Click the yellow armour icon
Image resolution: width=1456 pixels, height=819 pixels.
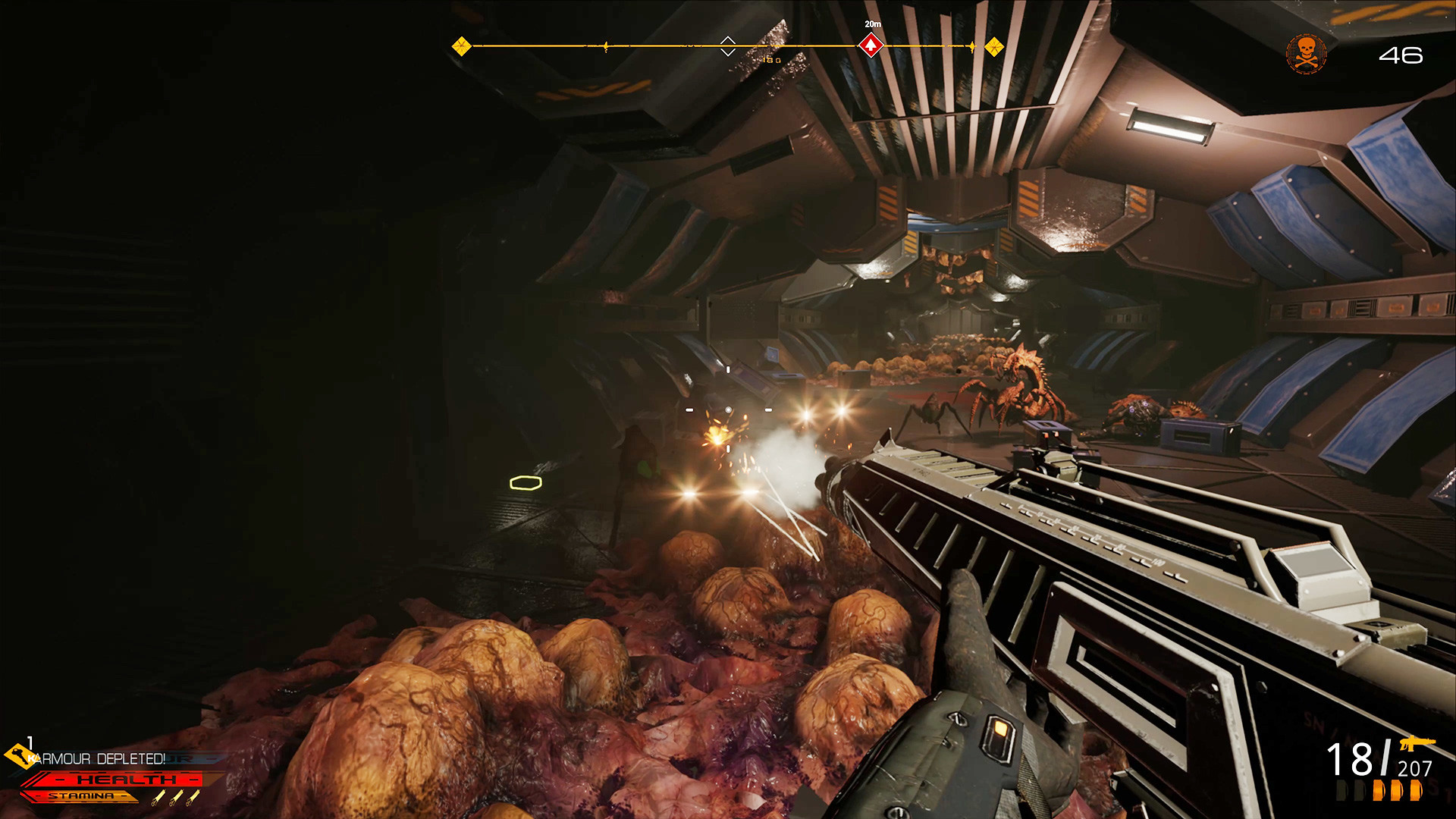[17, 755]
